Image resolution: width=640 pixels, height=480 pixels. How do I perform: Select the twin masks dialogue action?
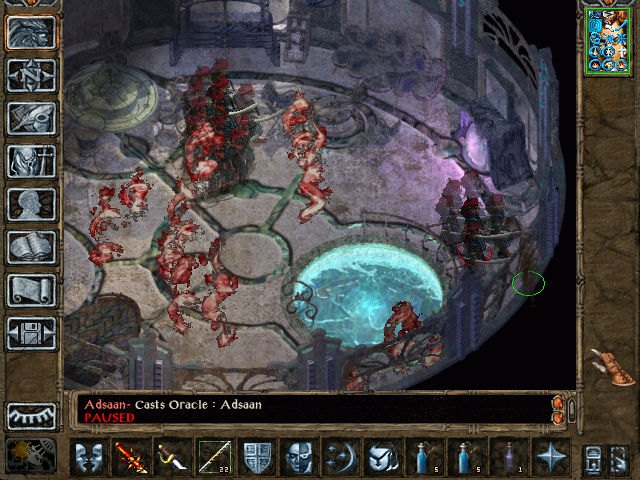point(89,457)
